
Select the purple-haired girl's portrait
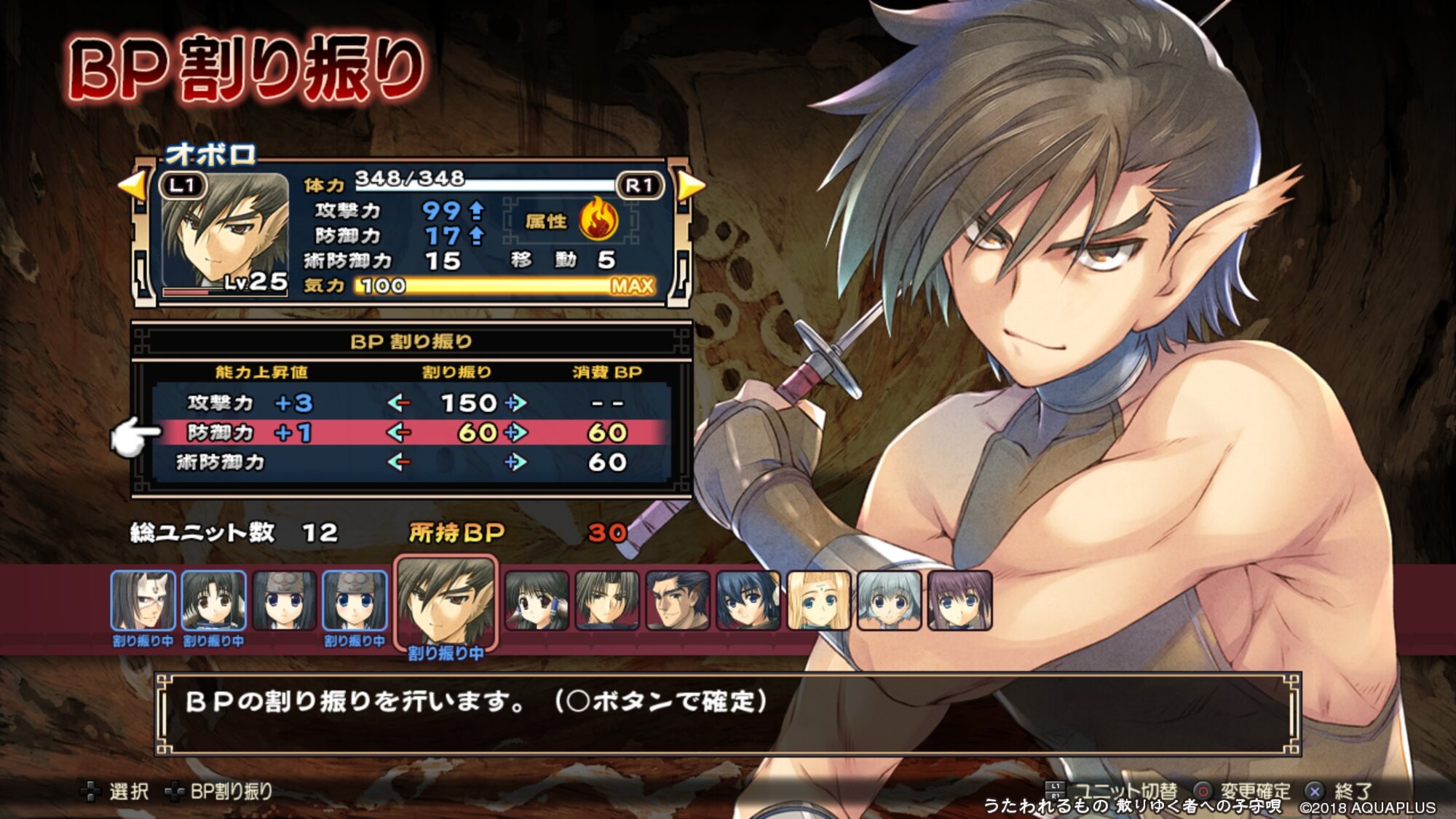coord(960,601)
